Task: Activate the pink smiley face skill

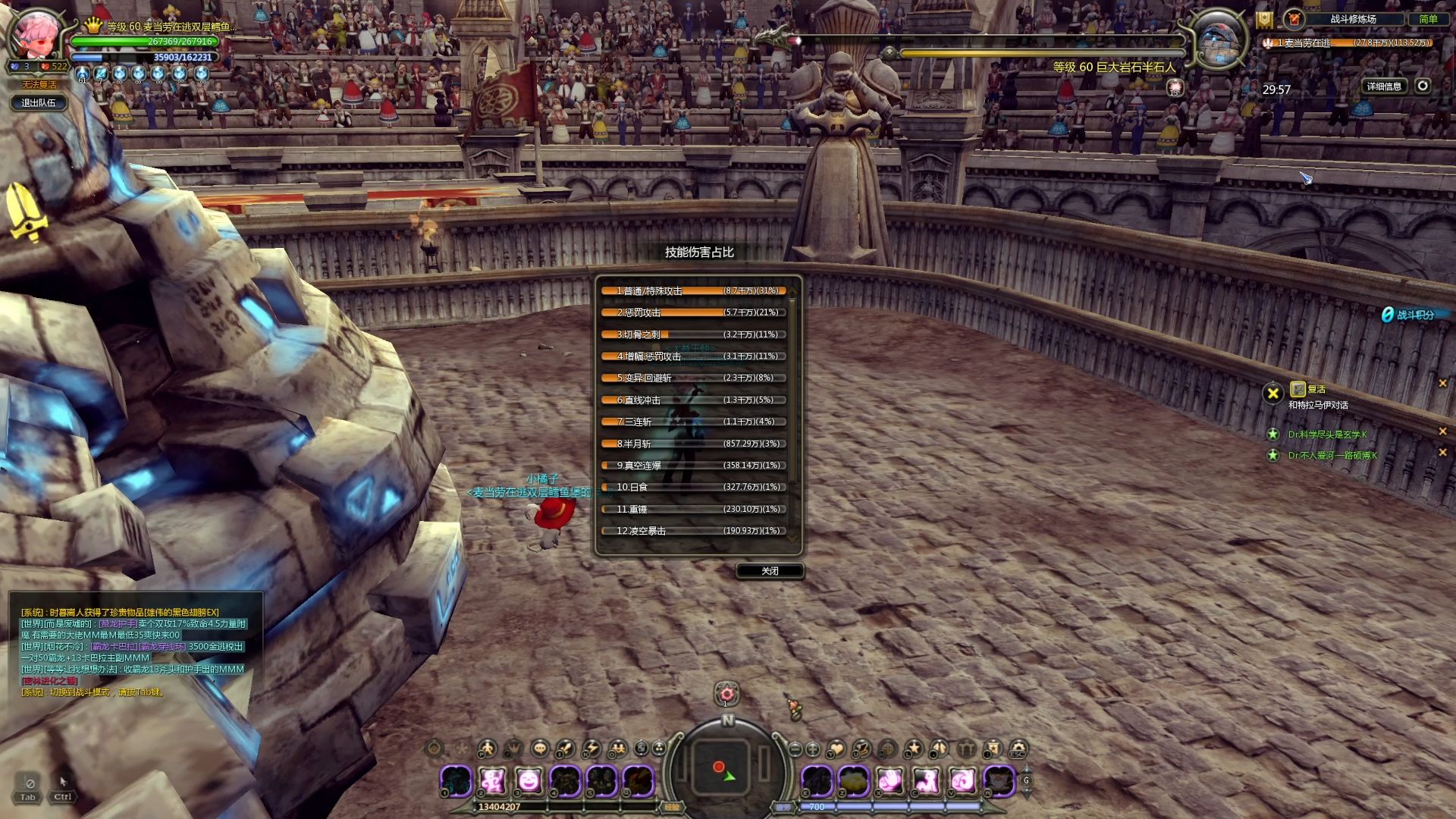Action: (529, 780)
